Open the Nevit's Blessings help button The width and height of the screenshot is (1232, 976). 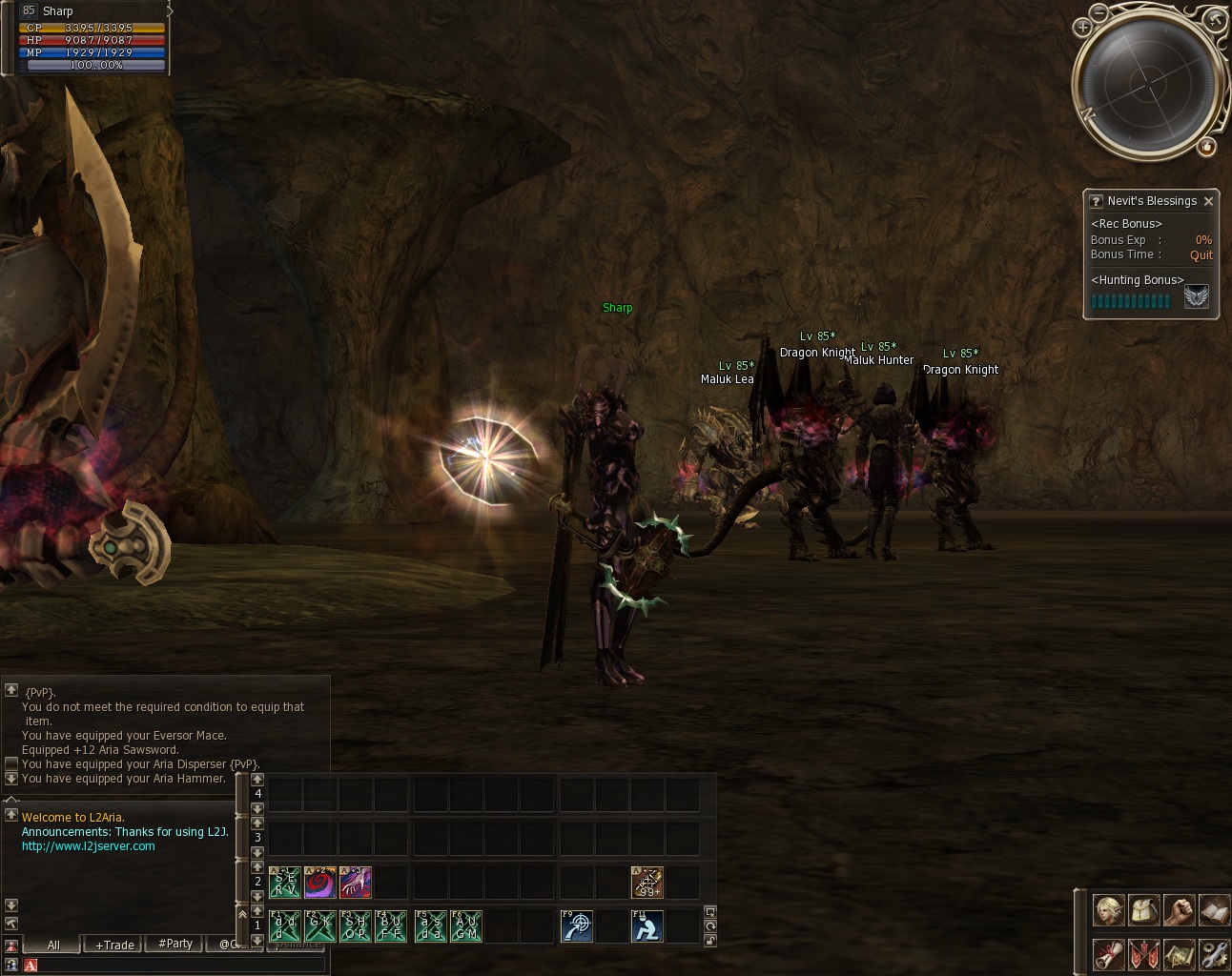[1096, 201]
